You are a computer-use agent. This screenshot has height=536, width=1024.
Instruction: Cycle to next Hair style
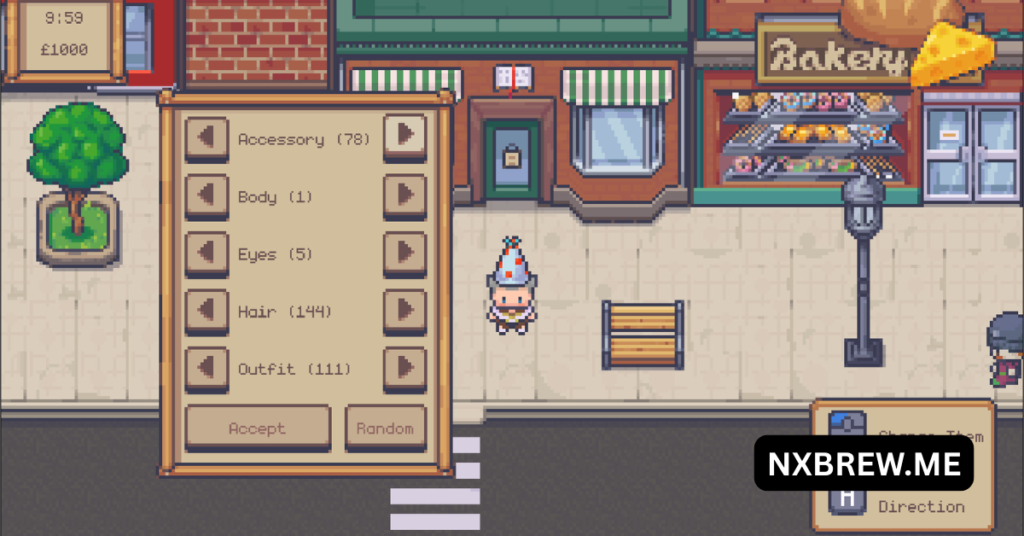[405, 310]
